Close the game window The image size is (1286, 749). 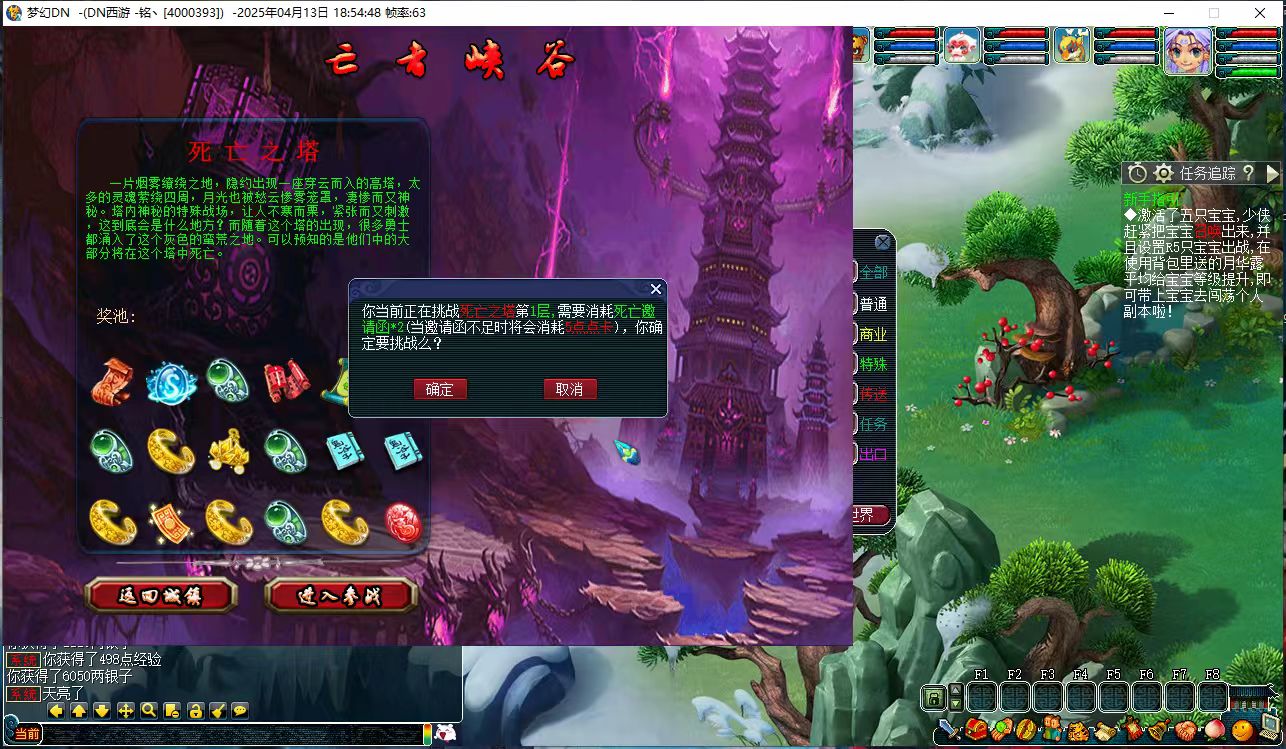1261,13
